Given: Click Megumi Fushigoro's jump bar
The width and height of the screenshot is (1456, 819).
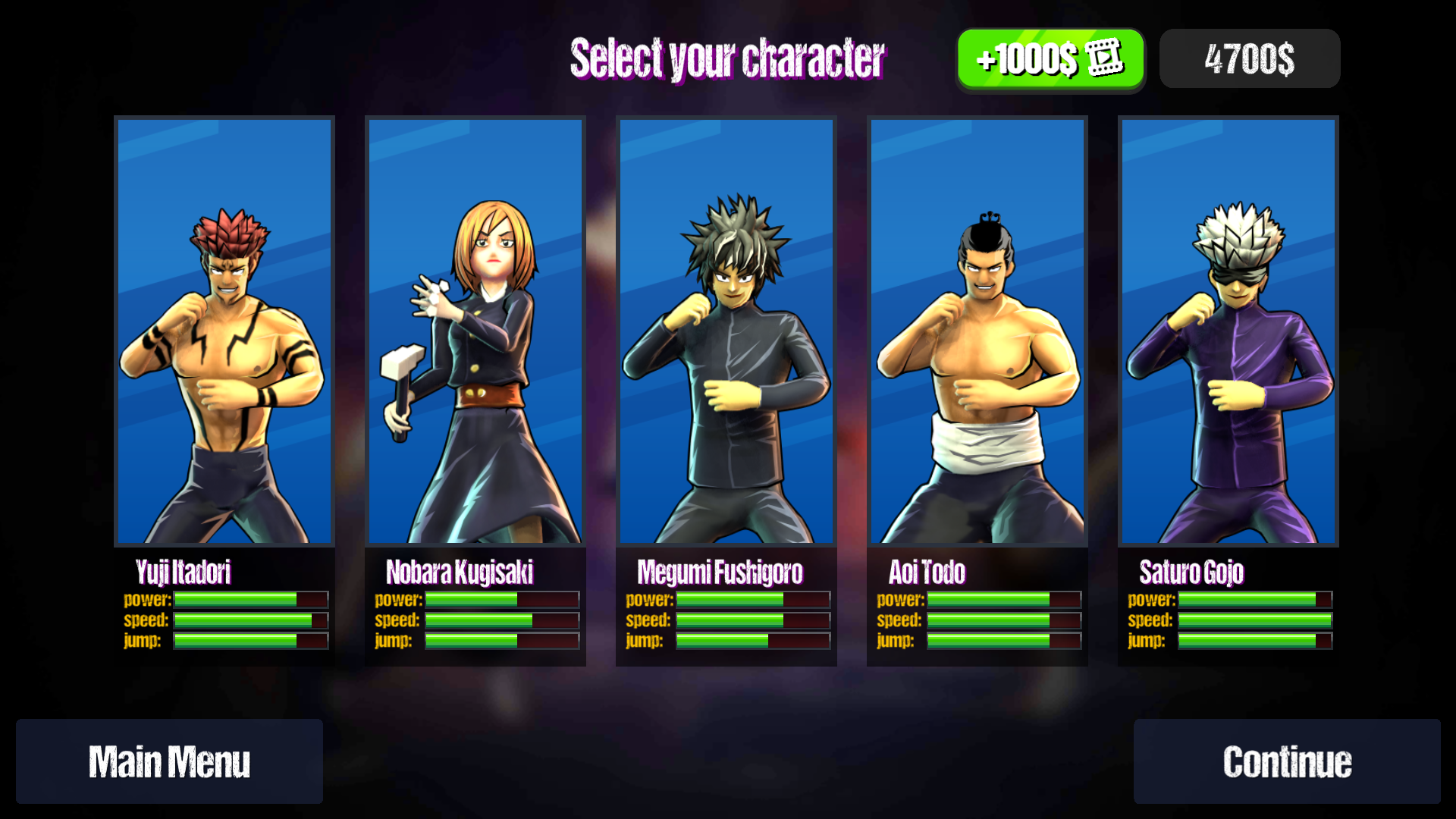Looking at the screenshot, I should pos(751,641).
